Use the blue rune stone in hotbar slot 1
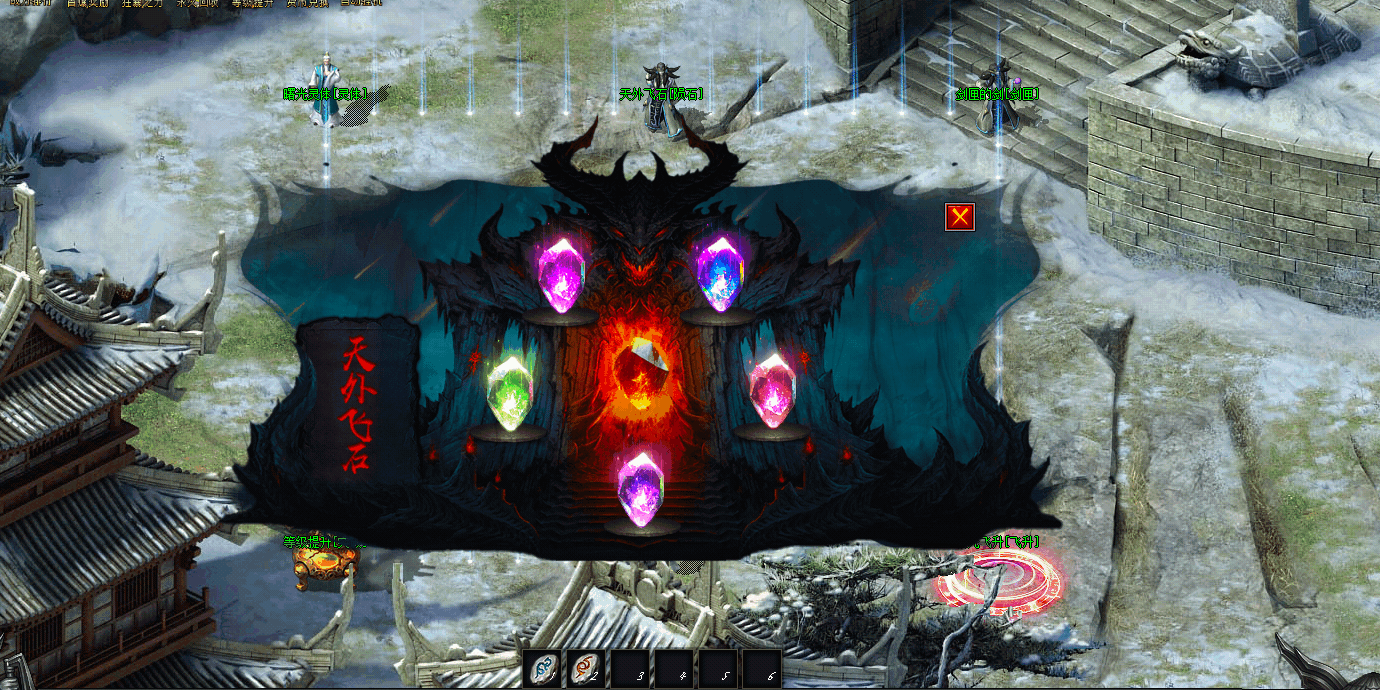Screen dimensions: 1380x690 click(x=542, y=669)
